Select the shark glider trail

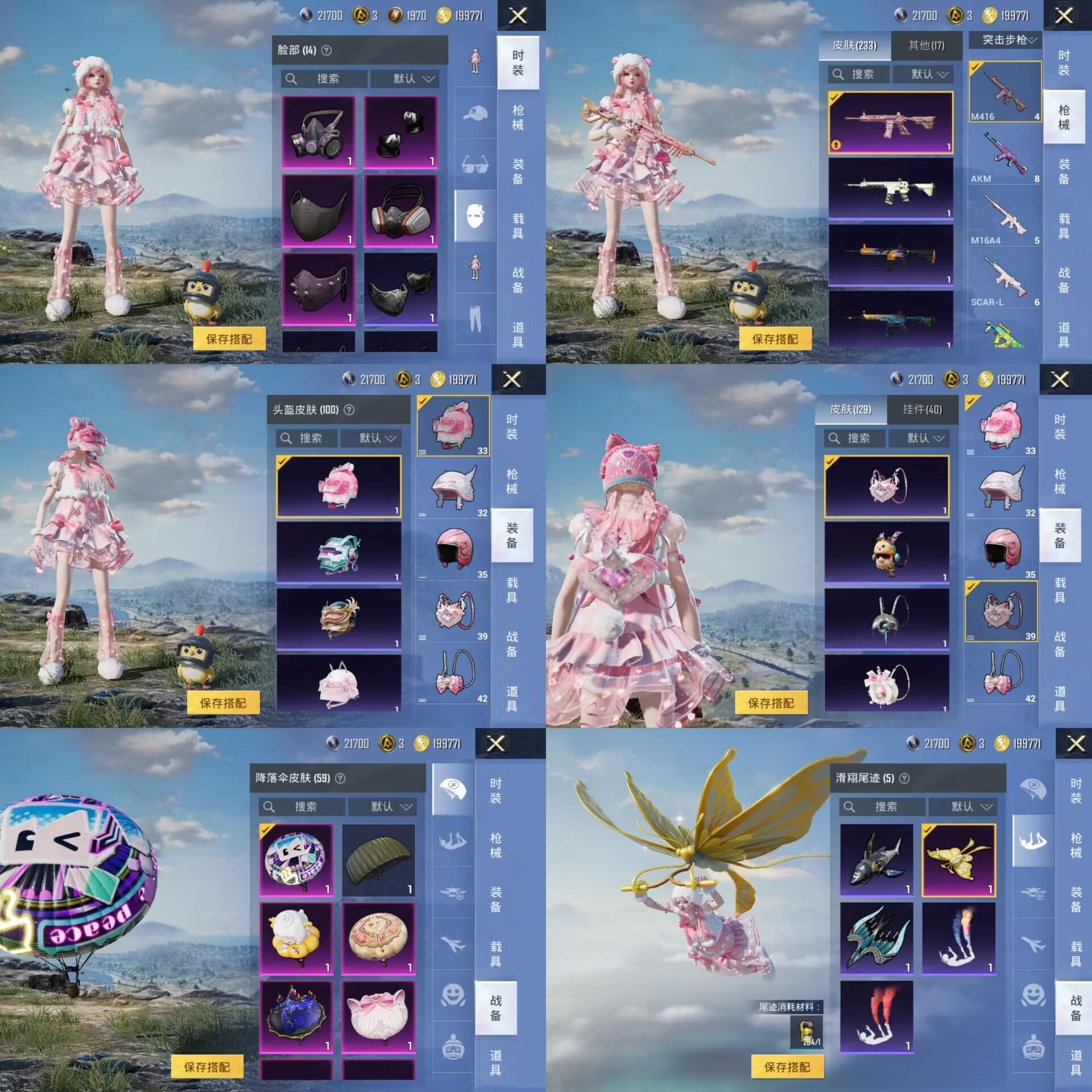click(x=876, y=860)
